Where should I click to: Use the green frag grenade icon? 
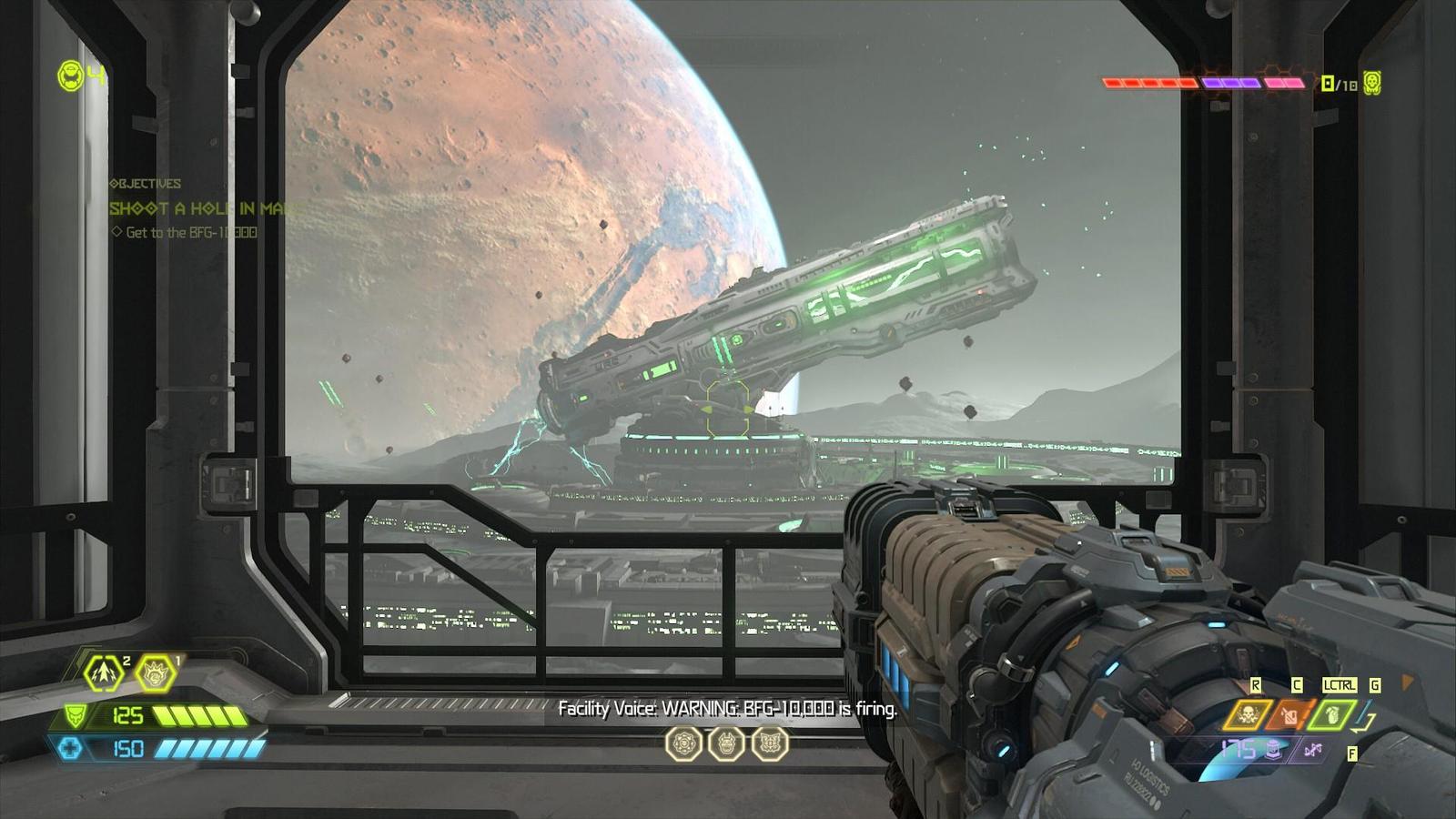tap(1331, 714)
